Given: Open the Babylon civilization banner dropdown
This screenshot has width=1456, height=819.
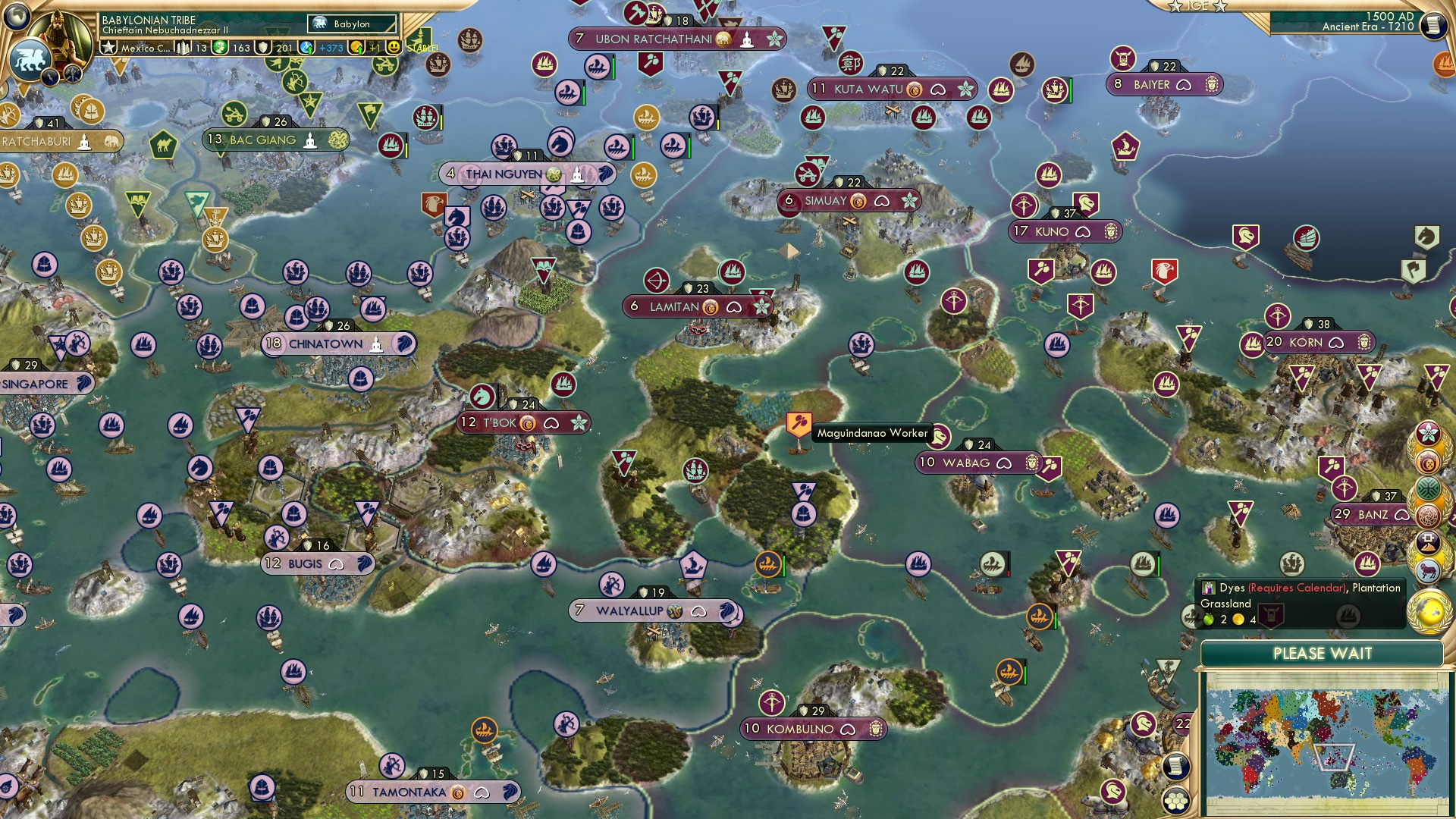Looking at the screenshot, I should click(x=350, y=24).
